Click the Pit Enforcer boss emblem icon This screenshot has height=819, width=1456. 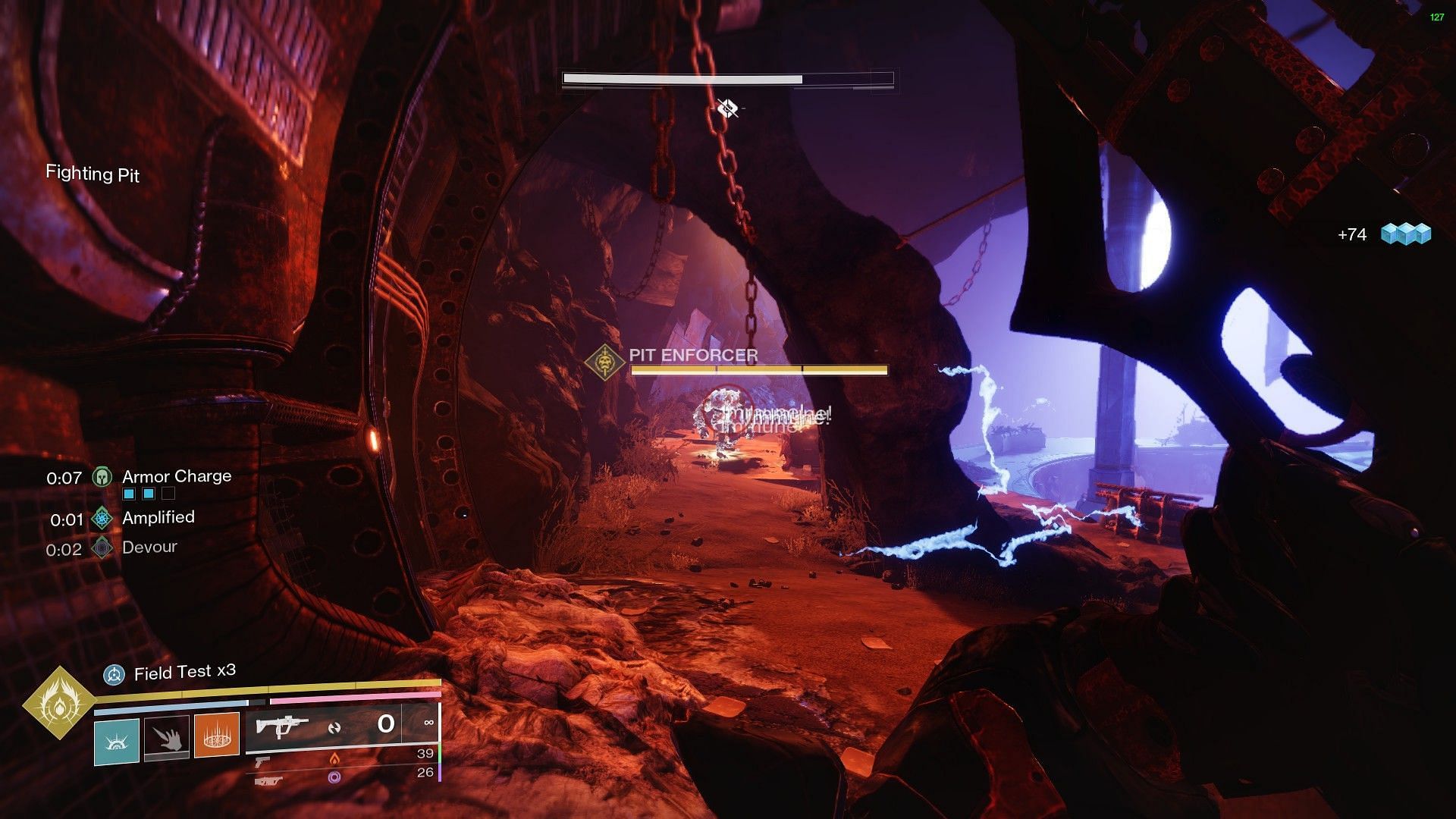[x=605, y=362]
